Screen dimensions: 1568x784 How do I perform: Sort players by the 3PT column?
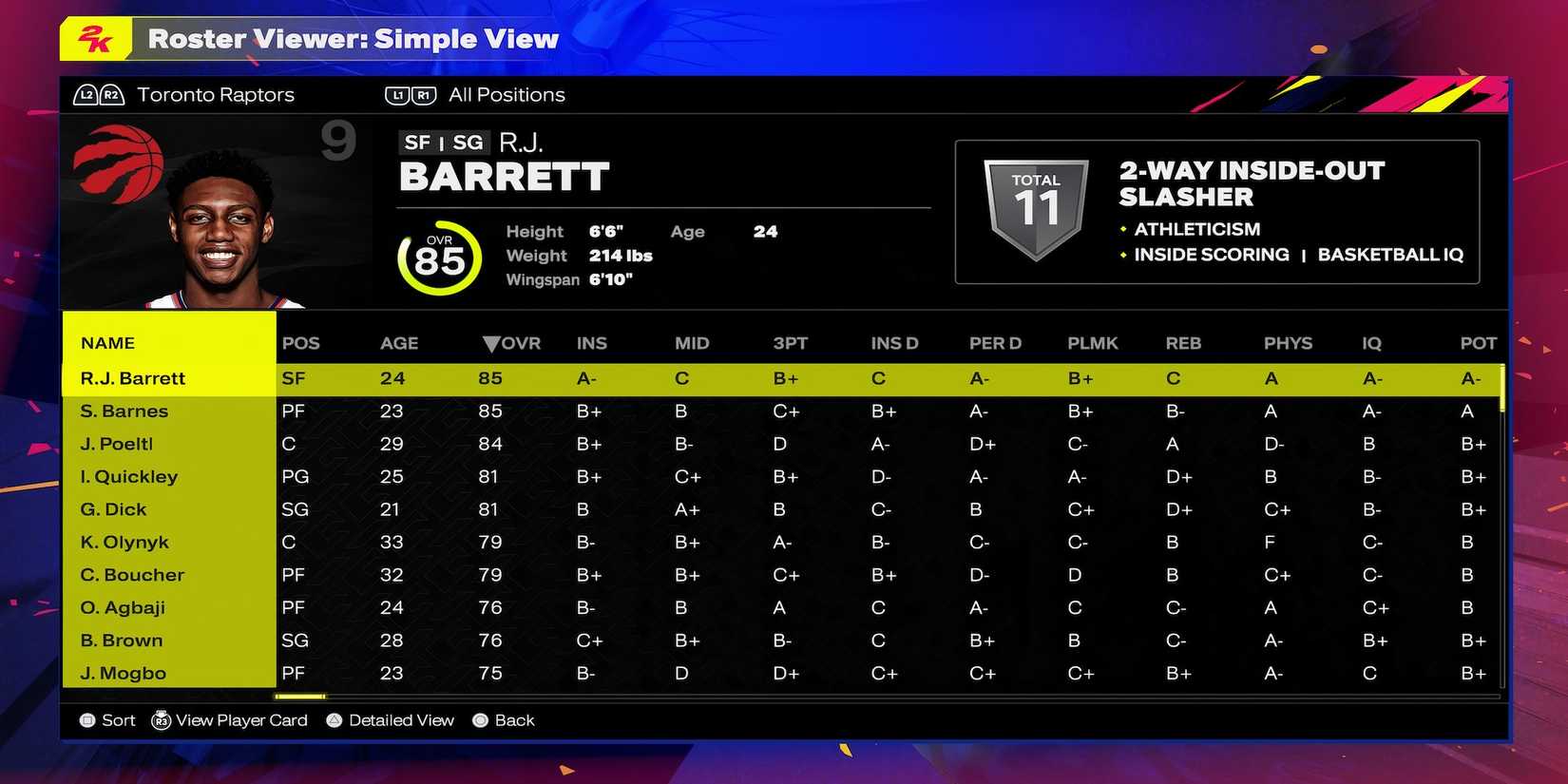click(x=791, y=343)
